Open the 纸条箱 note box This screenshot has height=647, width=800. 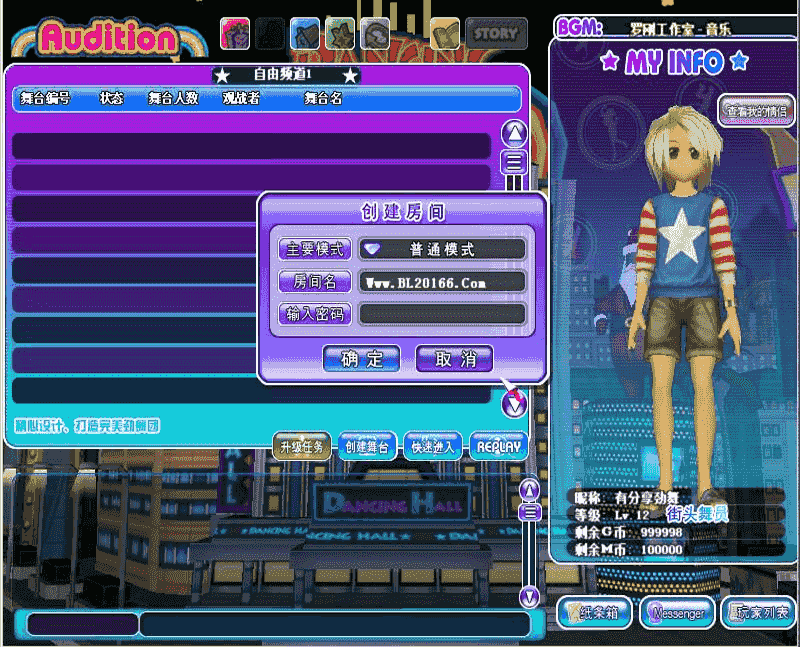(596, 613)
